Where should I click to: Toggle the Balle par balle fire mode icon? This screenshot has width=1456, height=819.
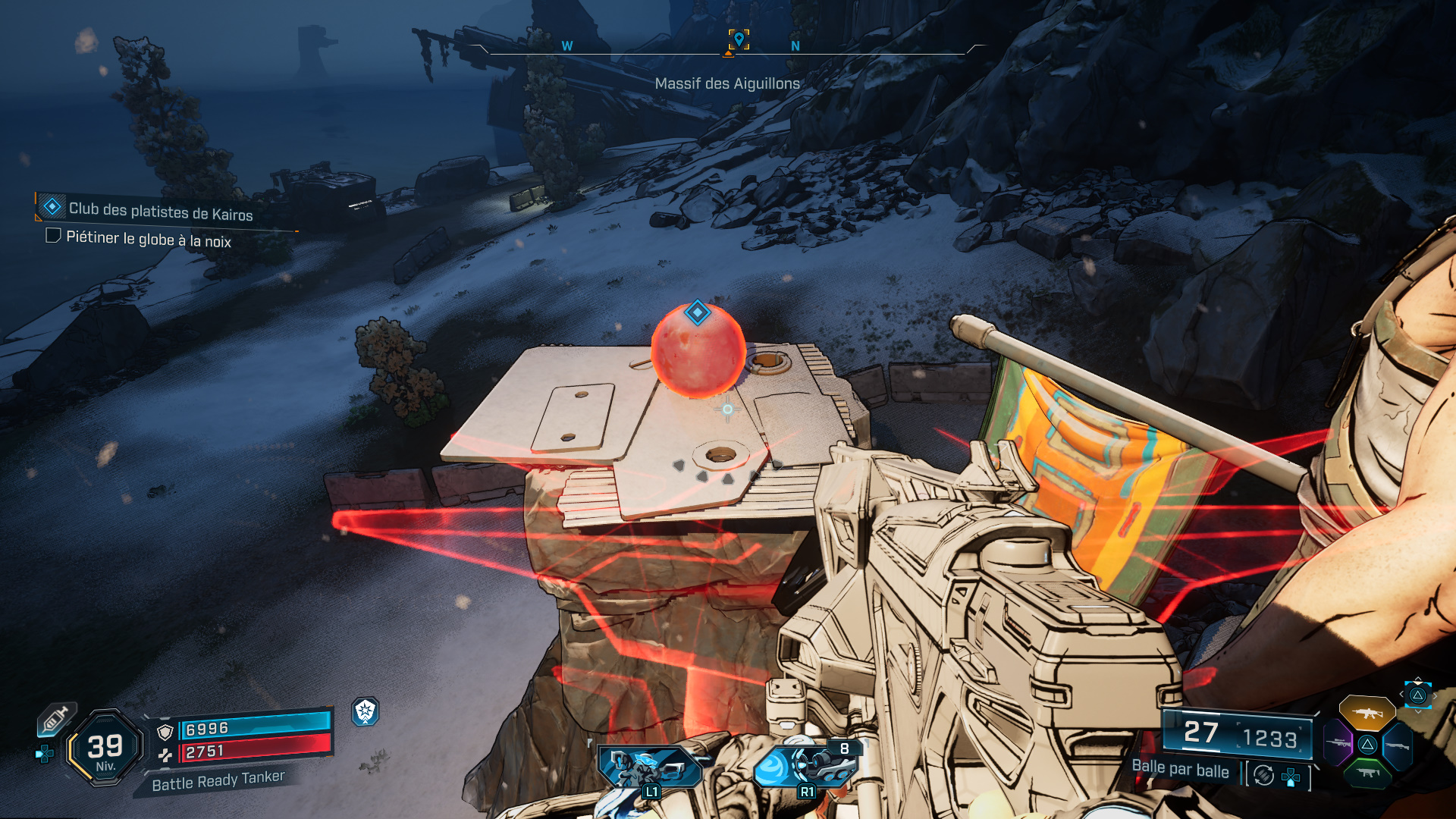click(x=1263, y=775)
